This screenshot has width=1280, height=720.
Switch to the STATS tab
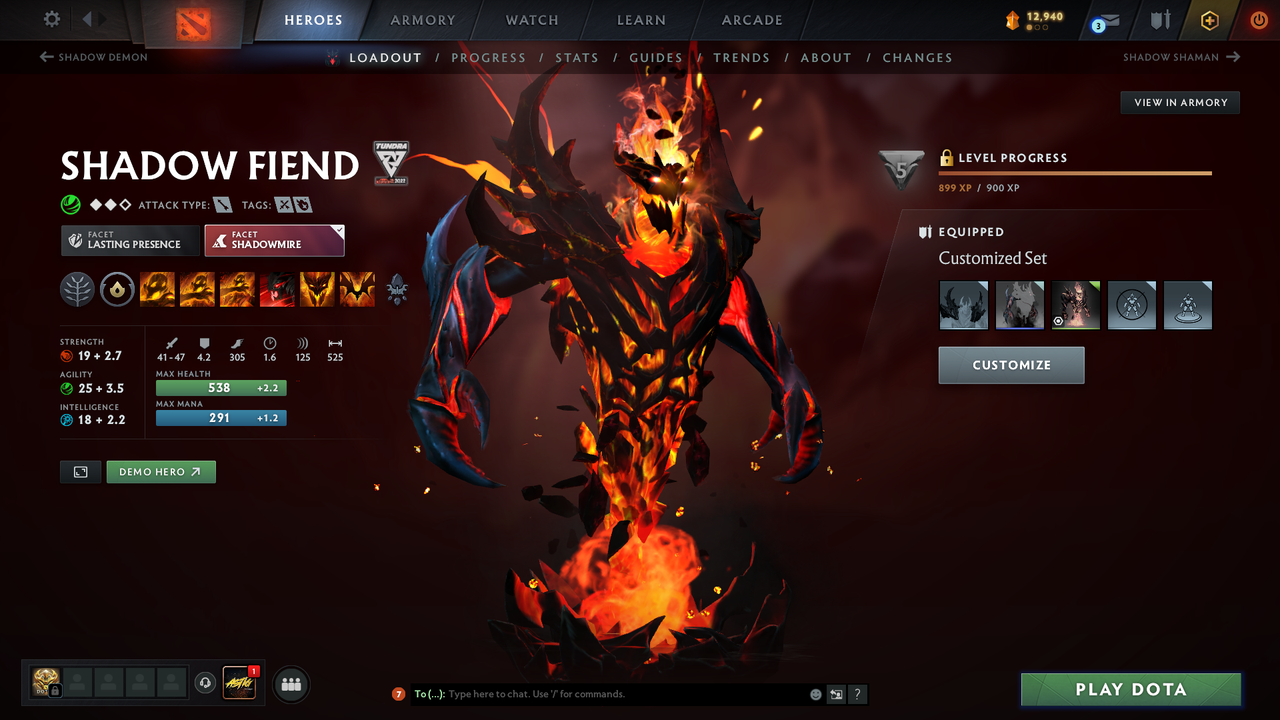click(x=577, y=57)
